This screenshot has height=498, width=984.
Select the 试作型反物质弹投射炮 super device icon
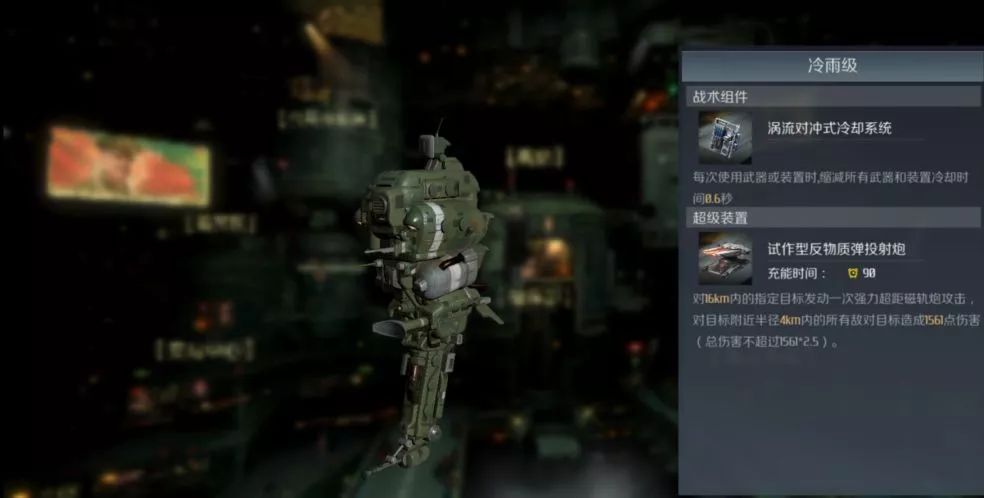tap(725, 257)
